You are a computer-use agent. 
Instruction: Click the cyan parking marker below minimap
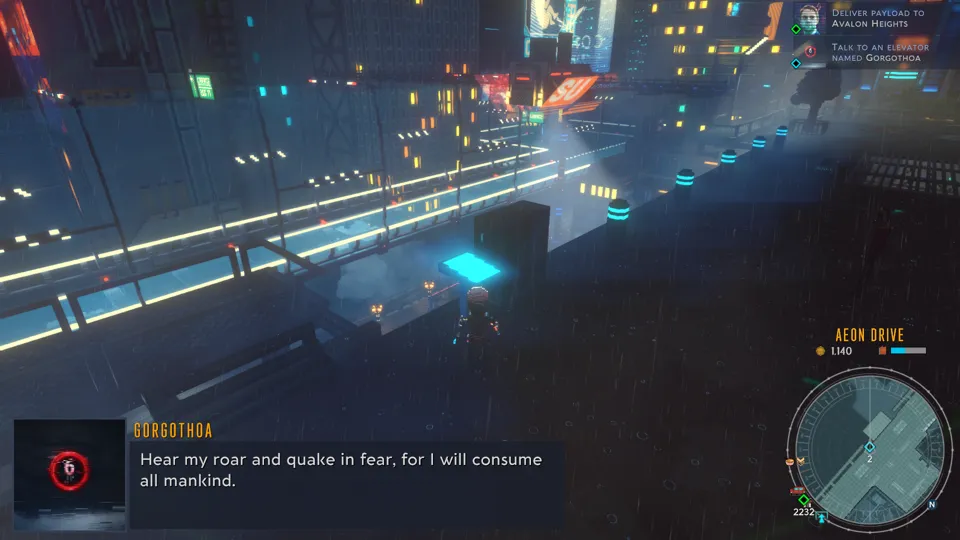pyautogui.click(x=822, y=517)
